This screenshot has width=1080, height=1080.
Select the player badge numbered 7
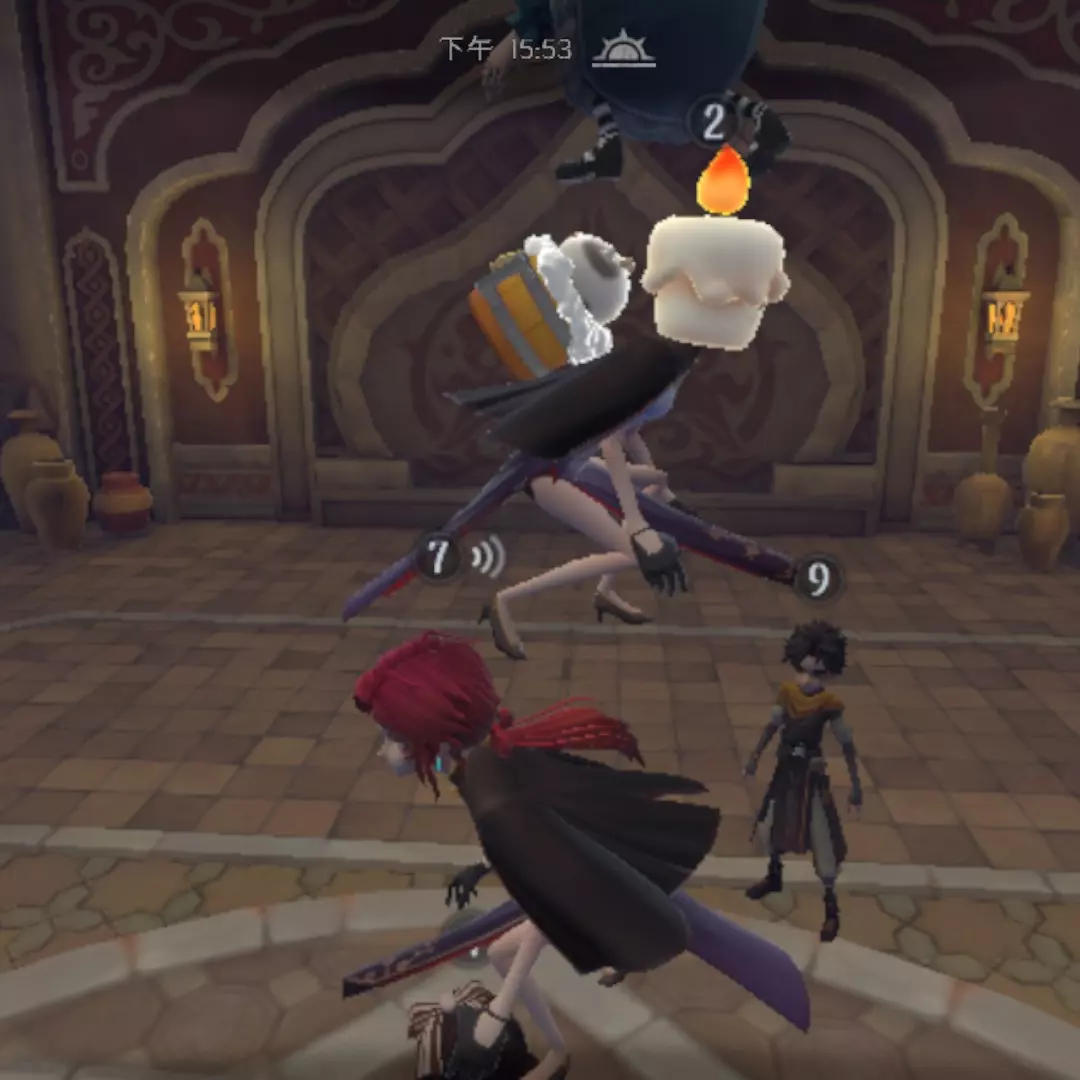(438, 557)
